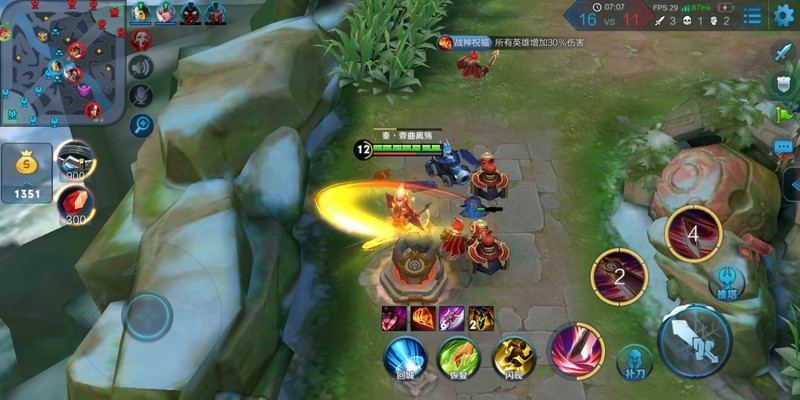The width and height of the screenshot is (800, 400).
Task: Open the chat message bubble
Action: click(783, 147)
